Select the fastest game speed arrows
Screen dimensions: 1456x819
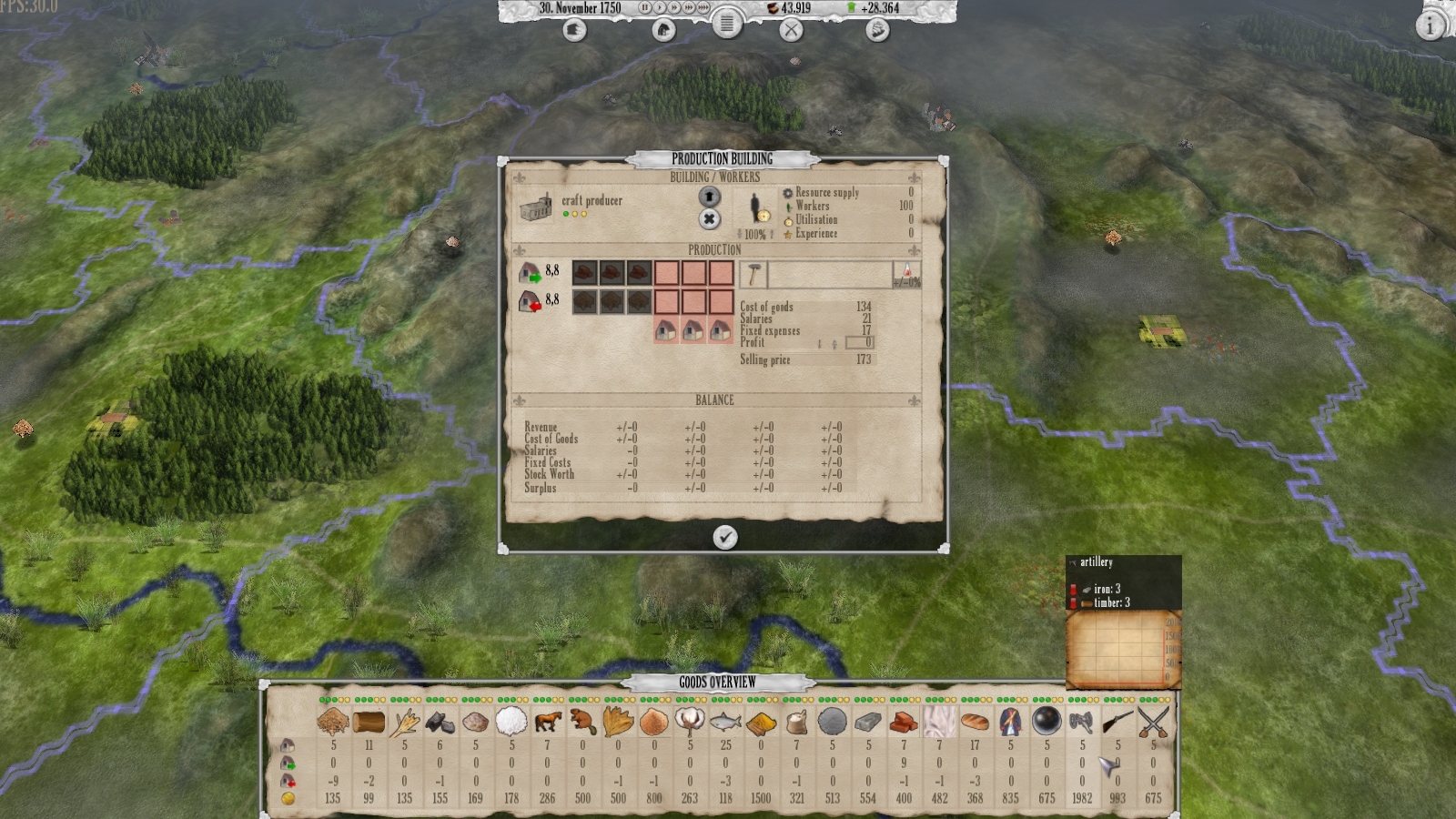(x=704, y=7)
